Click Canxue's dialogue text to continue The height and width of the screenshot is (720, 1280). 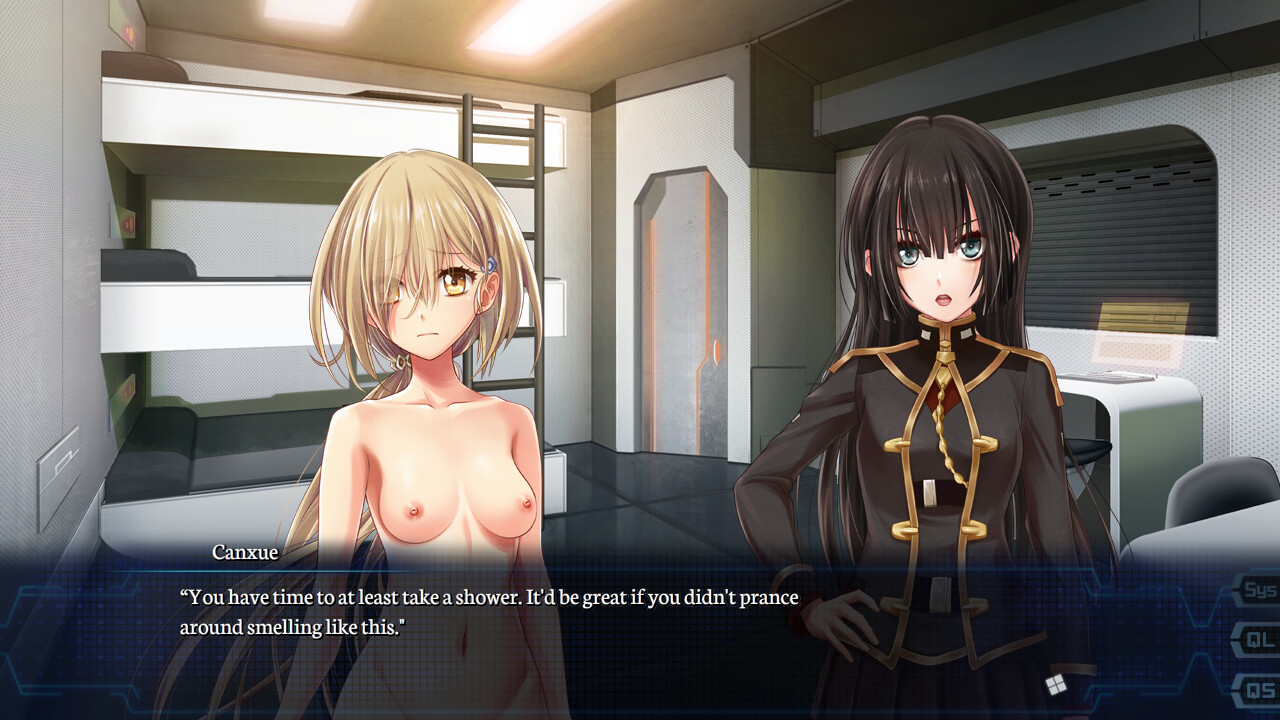coord(489,612)
